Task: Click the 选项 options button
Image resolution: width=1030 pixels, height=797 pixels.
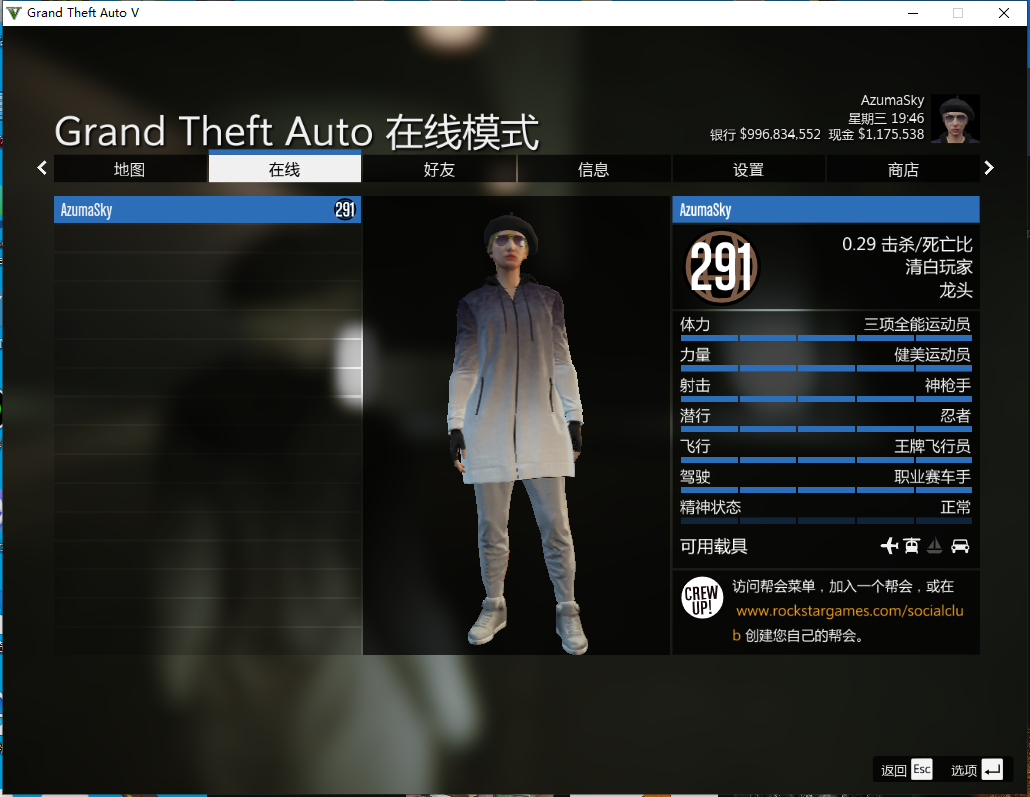Action: (977, 769)
